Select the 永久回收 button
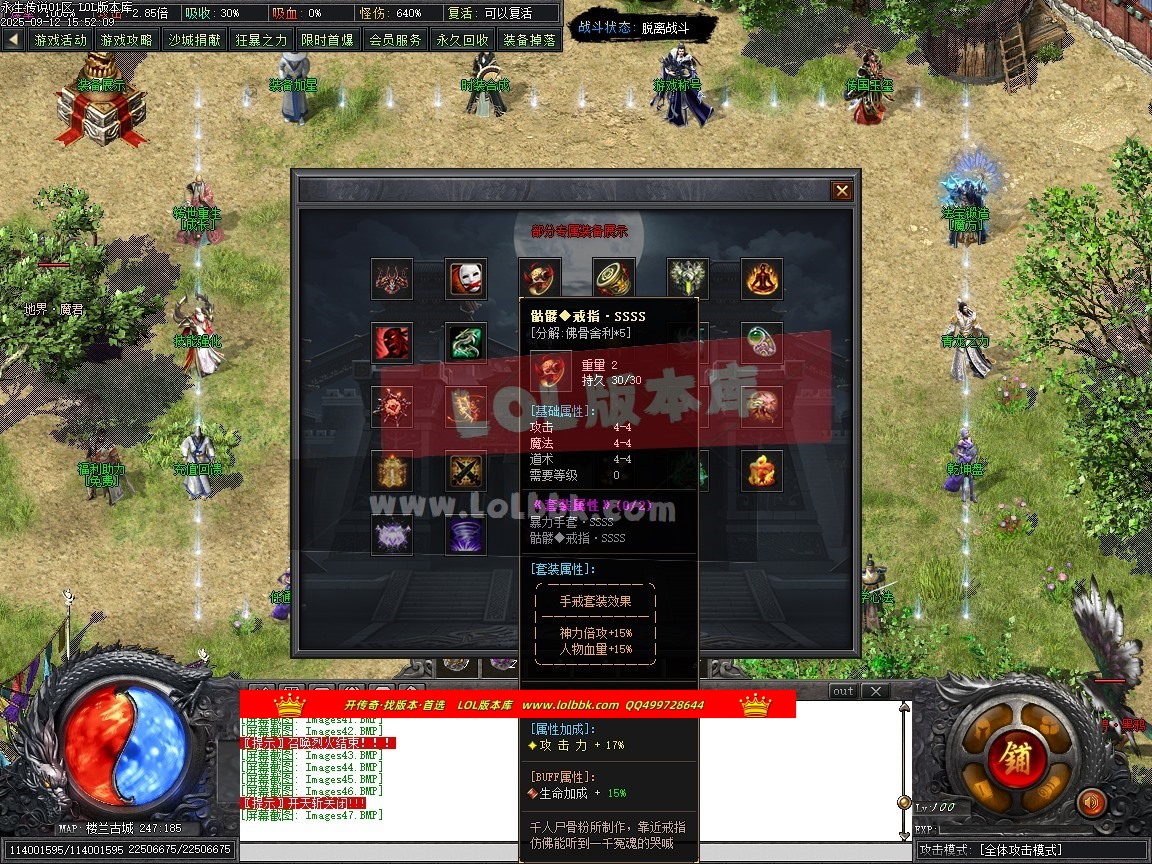This screenshot has width=1152, height=864. pos(462,40)
